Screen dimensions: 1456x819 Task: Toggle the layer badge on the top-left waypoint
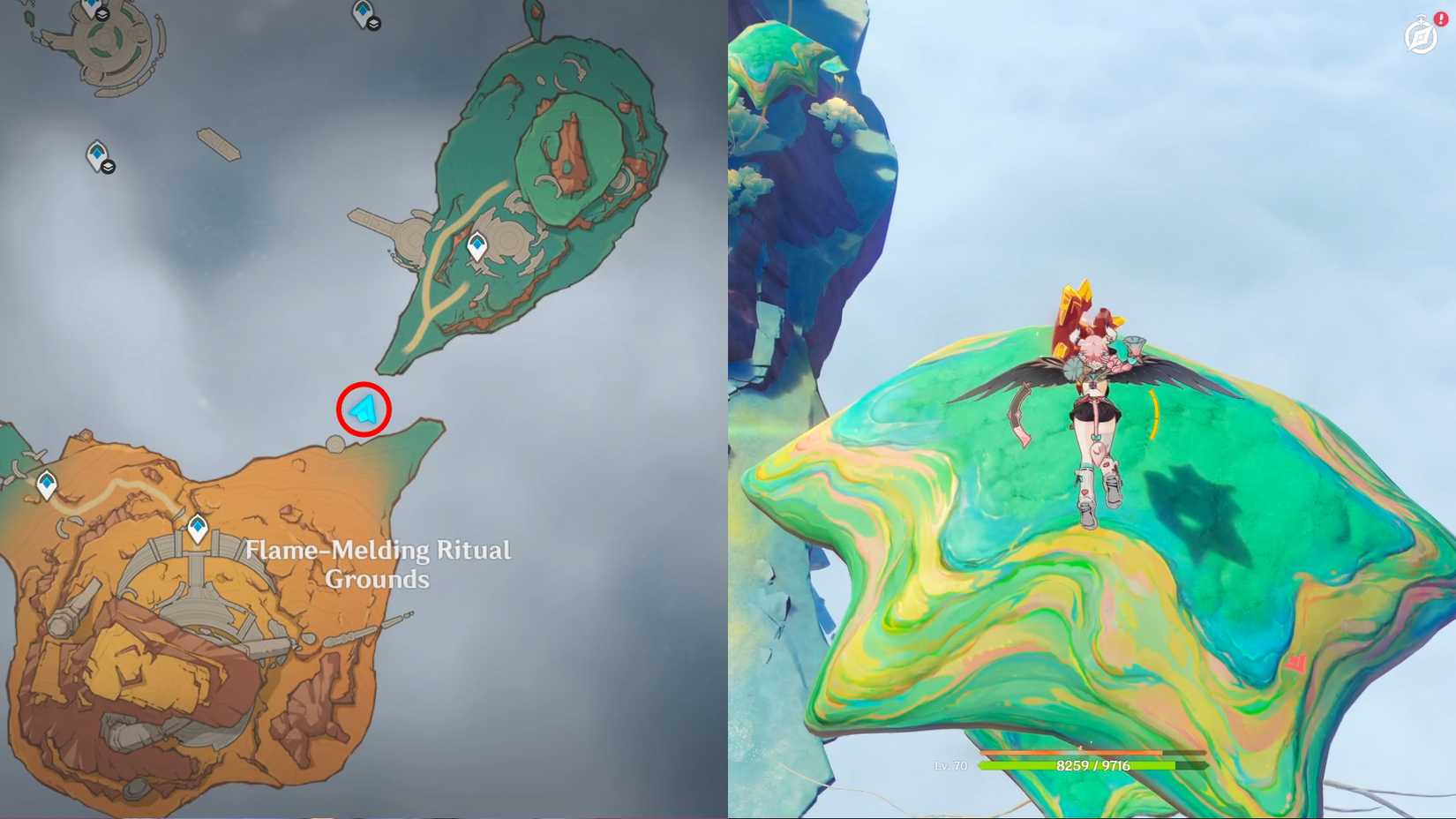(x=101, y=14)
